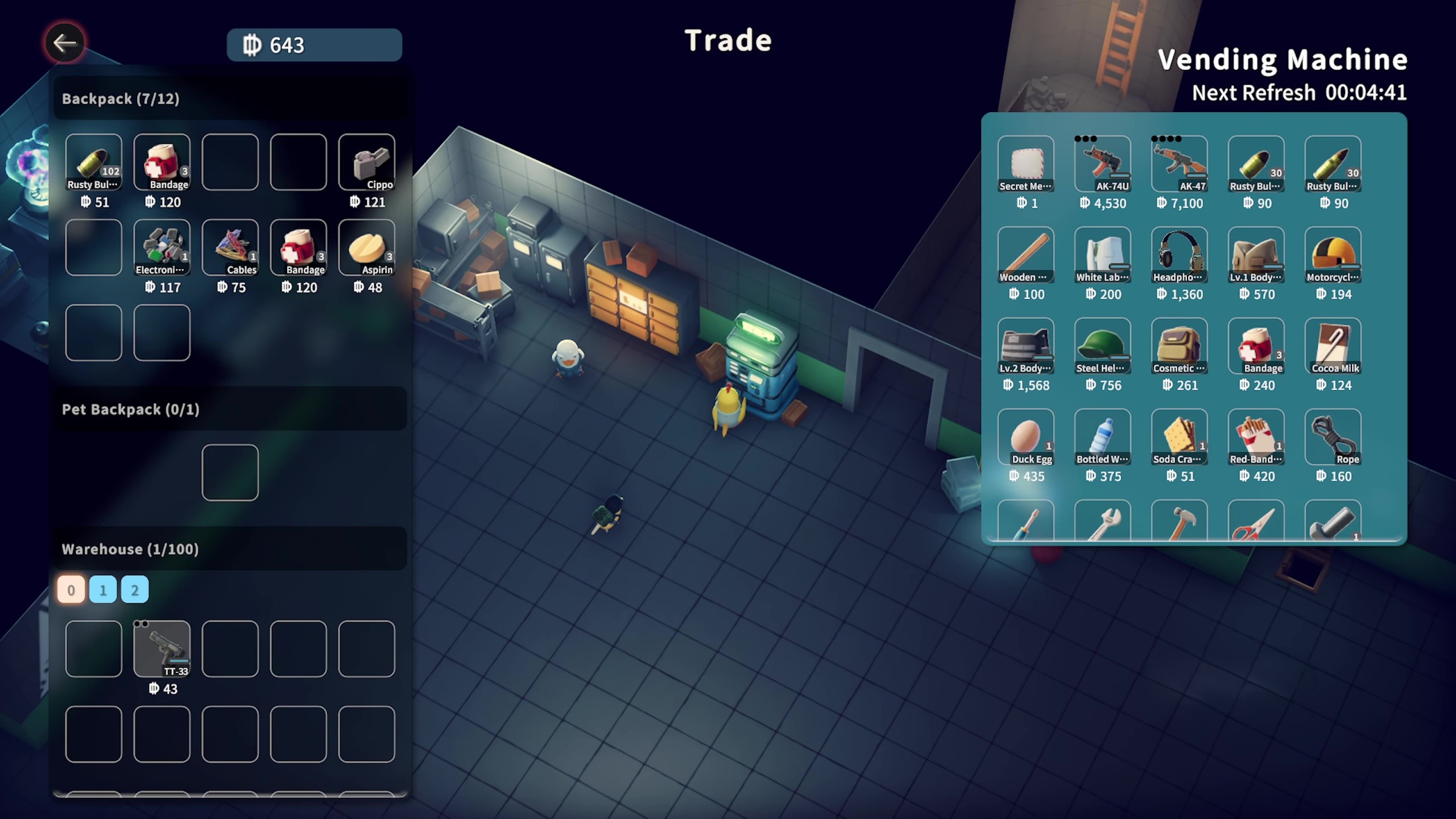Open warehouse page 2 tab
1456x819 pixels.
coord(135,590)
